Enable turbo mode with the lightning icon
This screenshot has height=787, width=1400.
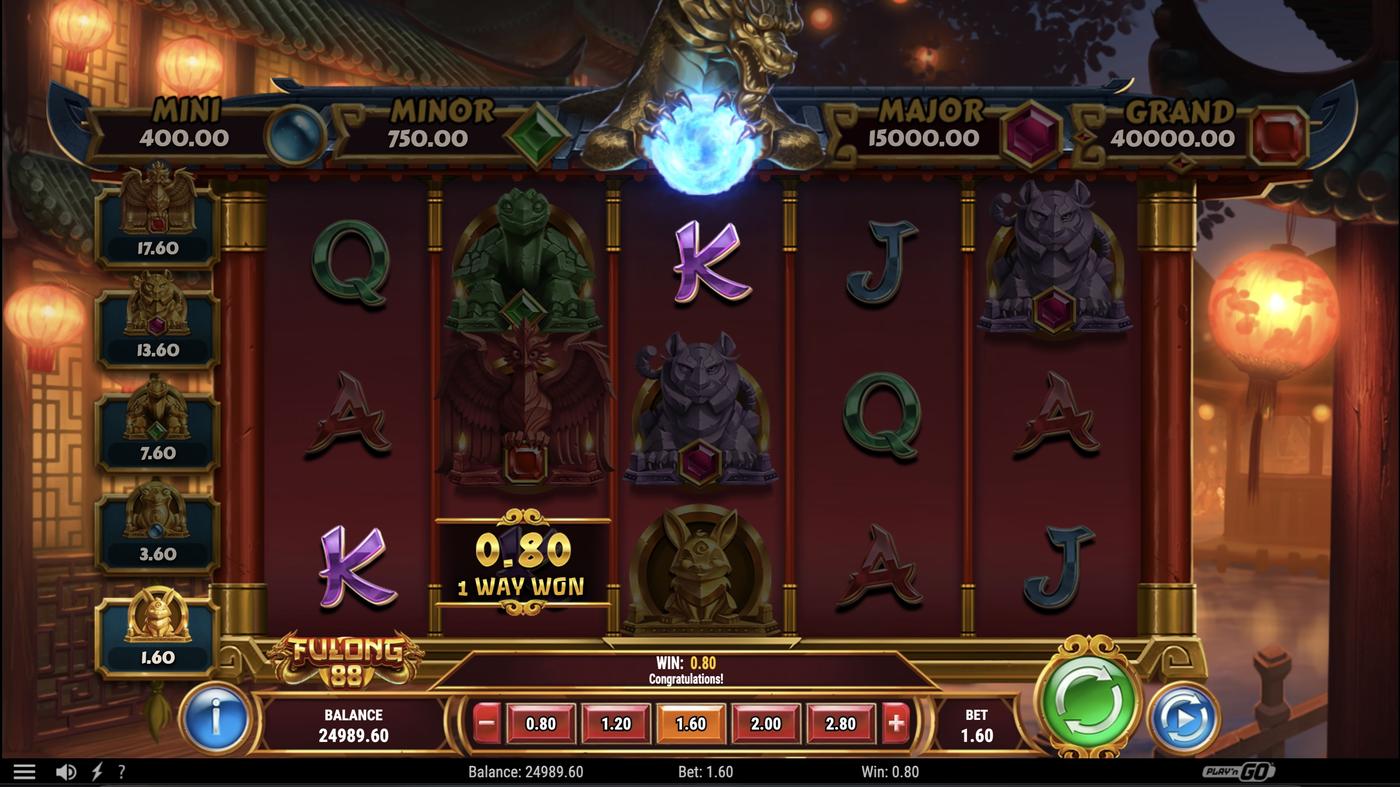[x=96, y=770]
